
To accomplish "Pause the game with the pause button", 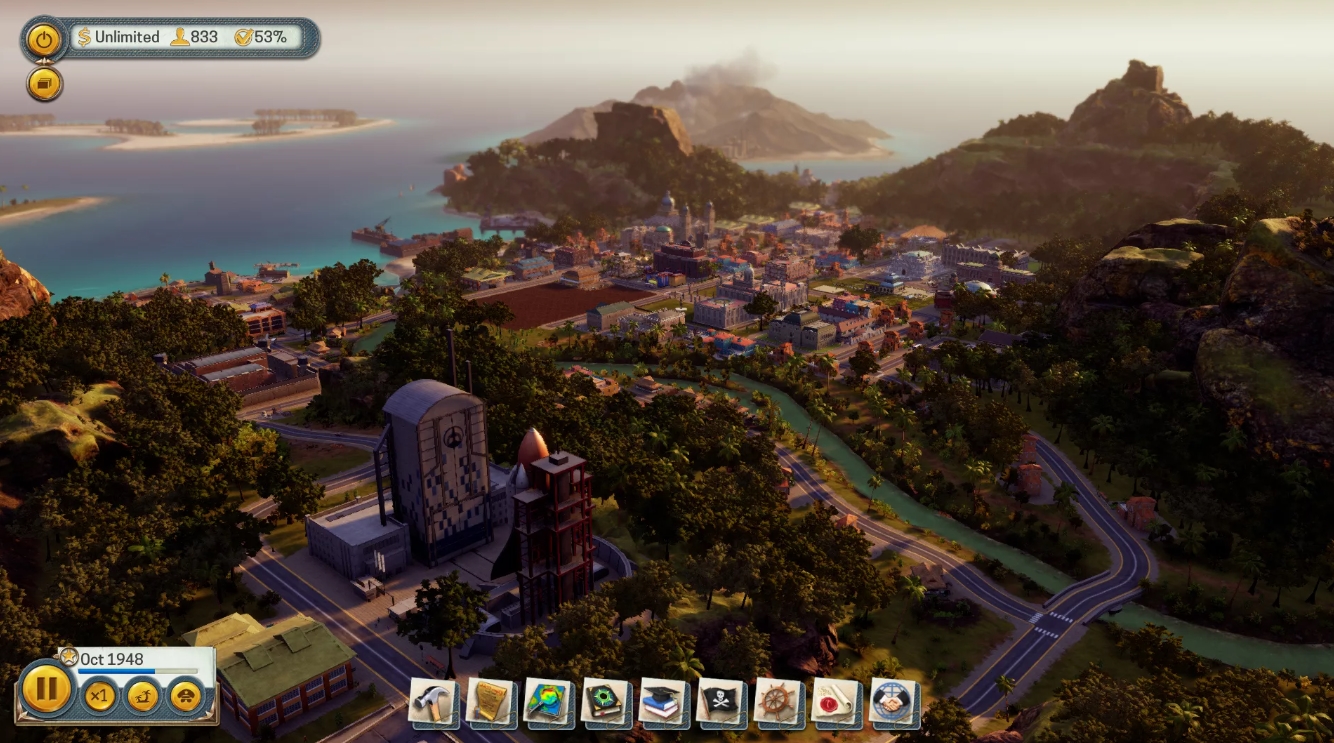I will tap(47, 694).
